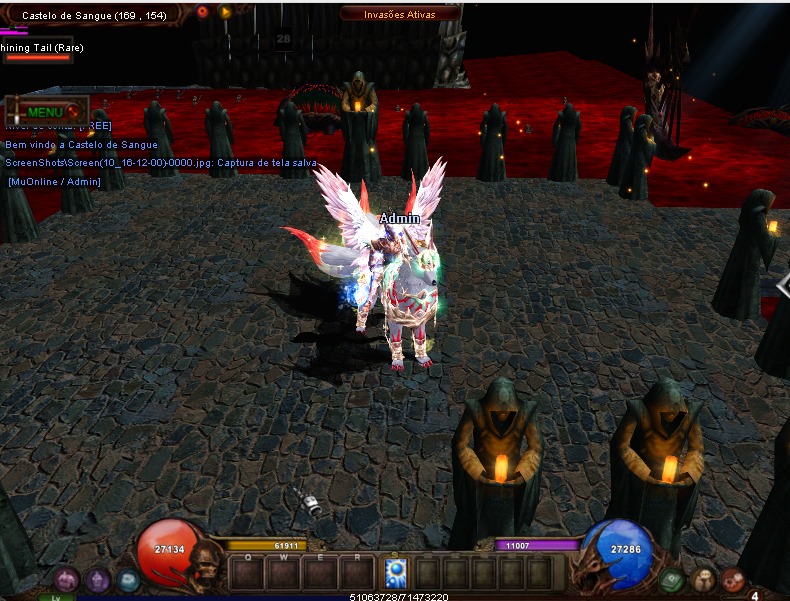Click the purple round icon at bottom left

[x=97, y=579]
